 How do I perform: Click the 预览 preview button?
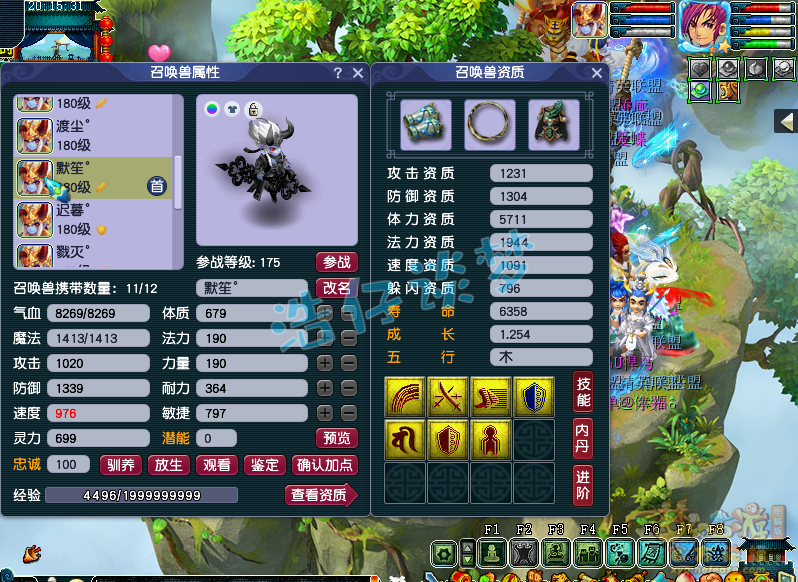(x=336, y=438)
